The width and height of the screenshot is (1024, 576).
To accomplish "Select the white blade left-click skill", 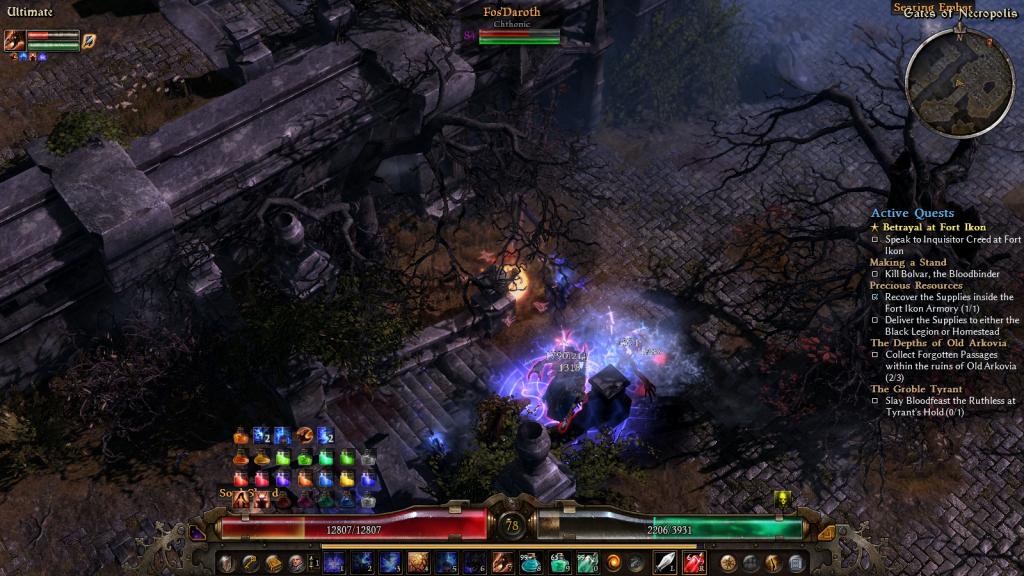I will pos(666,562).
